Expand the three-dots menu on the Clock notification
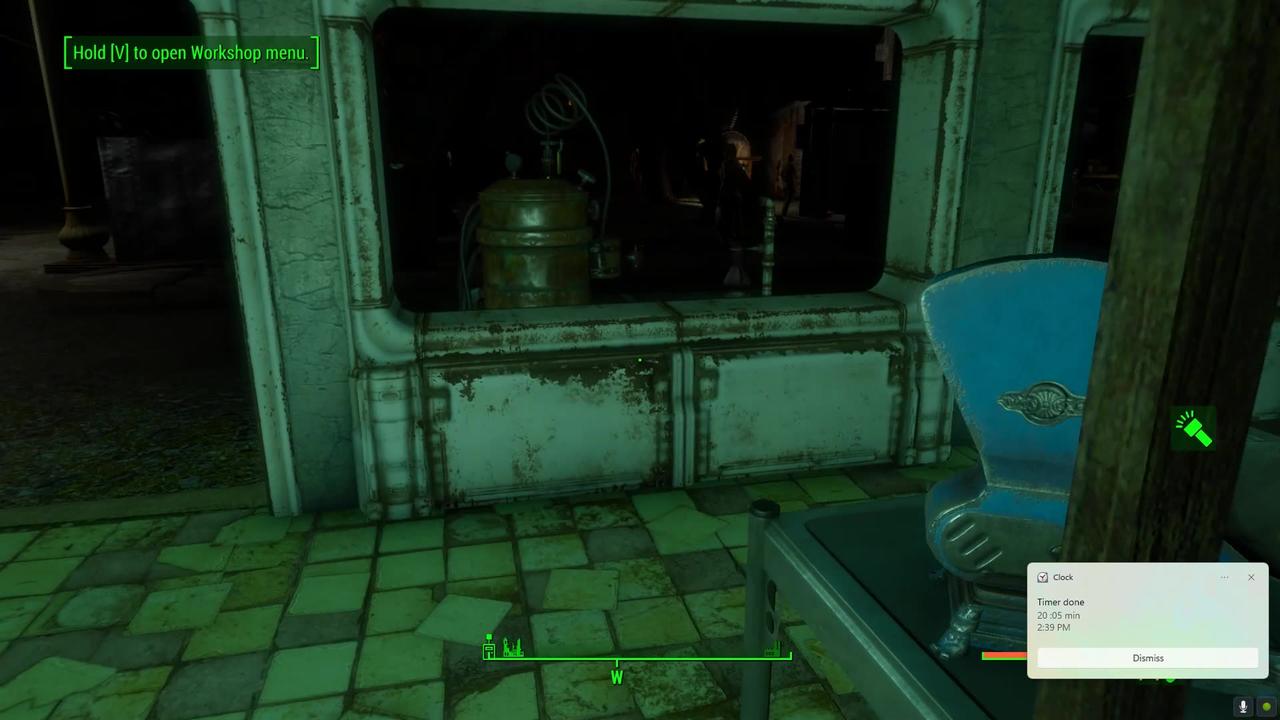The height and width of the screenshot is (720, 1280). pyautogui.click(x=1224, y=577)
